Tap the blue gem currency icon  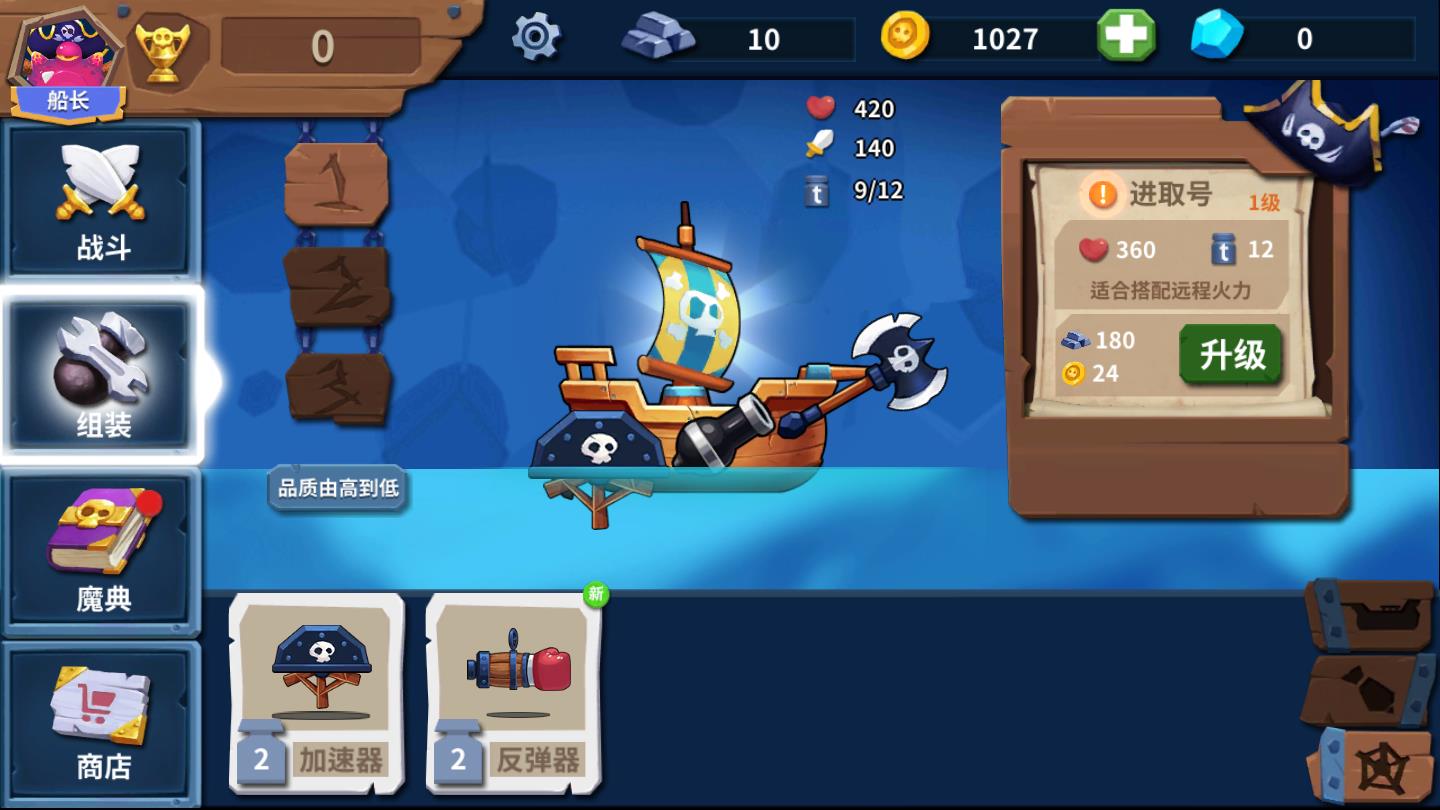tap(1217, 37)
